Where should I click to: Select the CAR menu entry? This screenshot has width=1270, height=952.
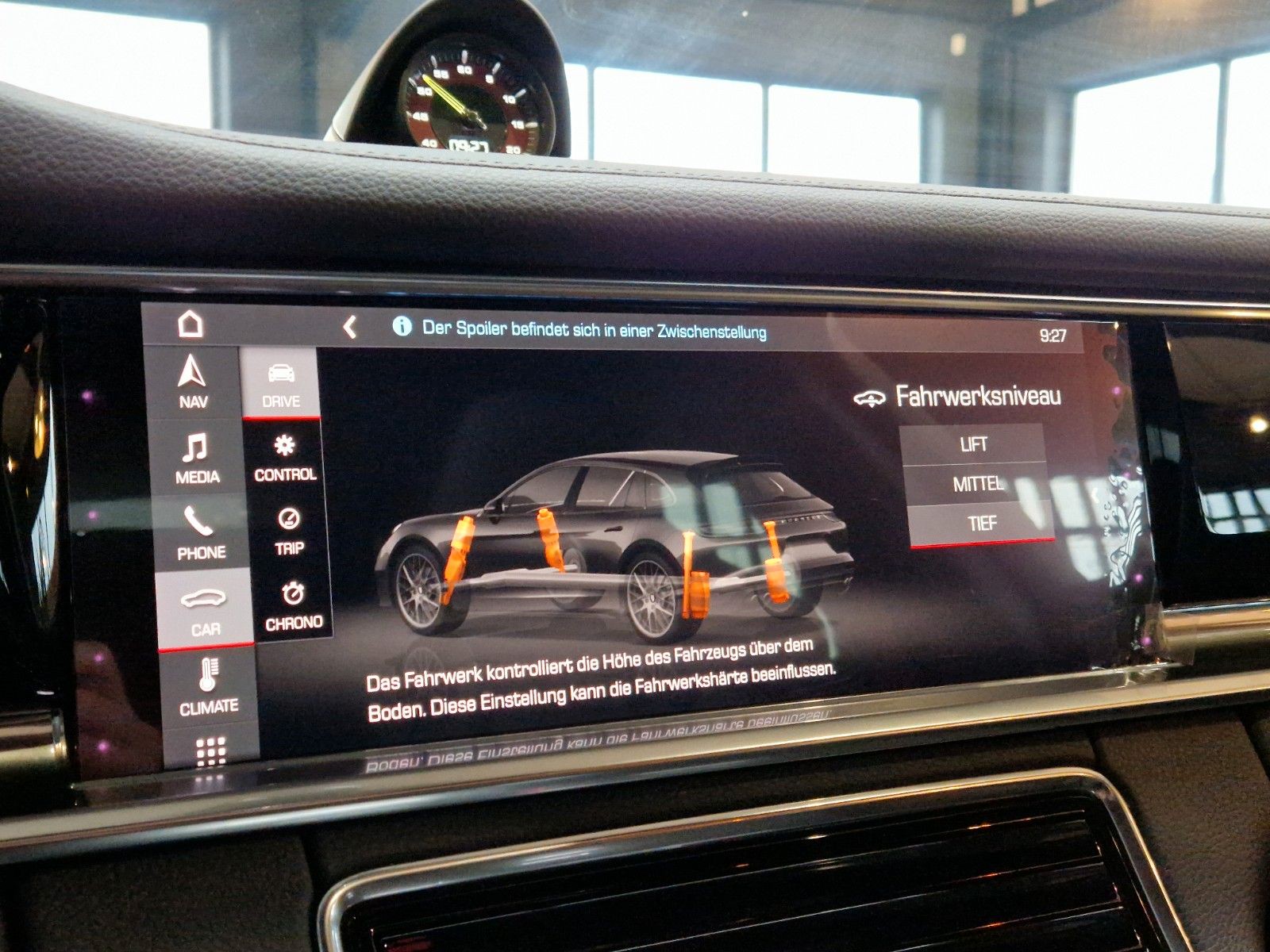pos(205,609)
